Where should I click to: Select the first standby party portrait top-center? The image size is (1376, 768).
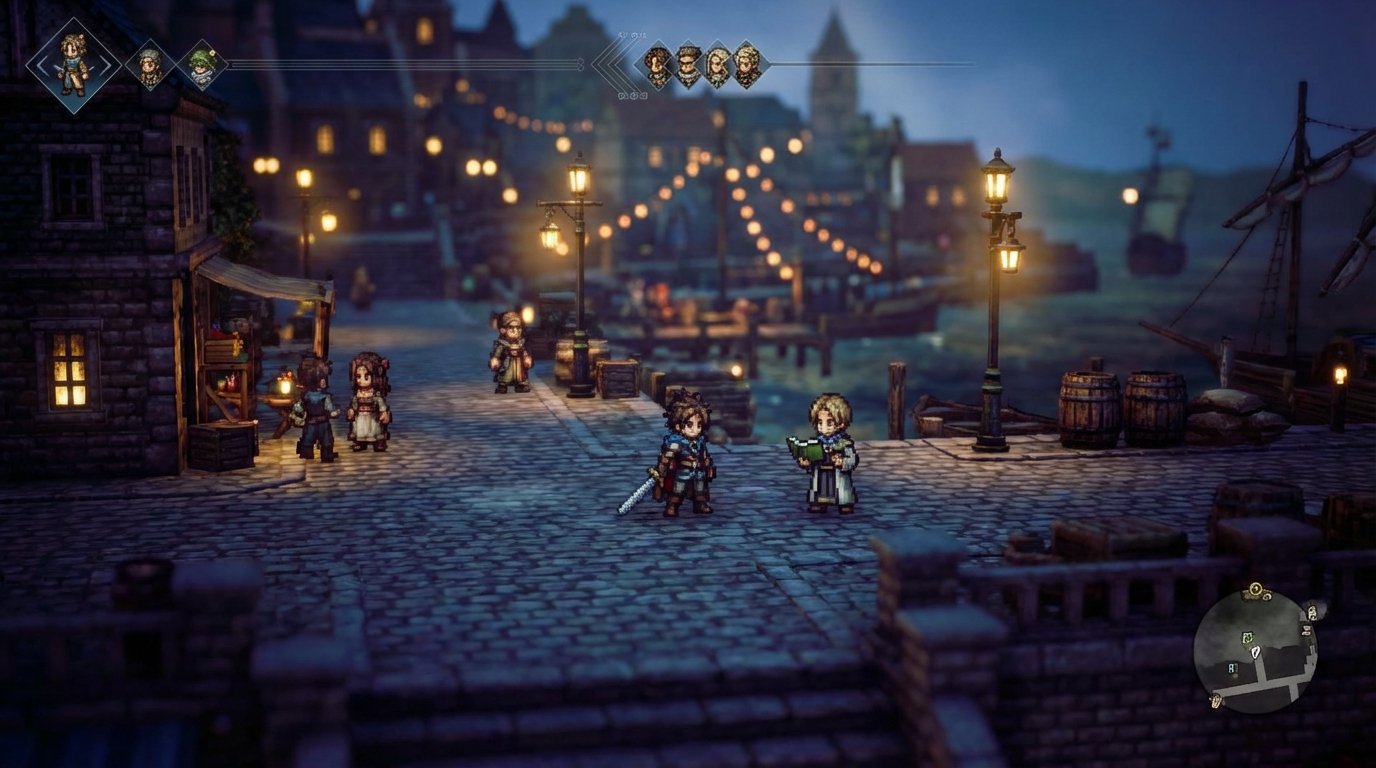pyautogui.click(x=657, y=62)
